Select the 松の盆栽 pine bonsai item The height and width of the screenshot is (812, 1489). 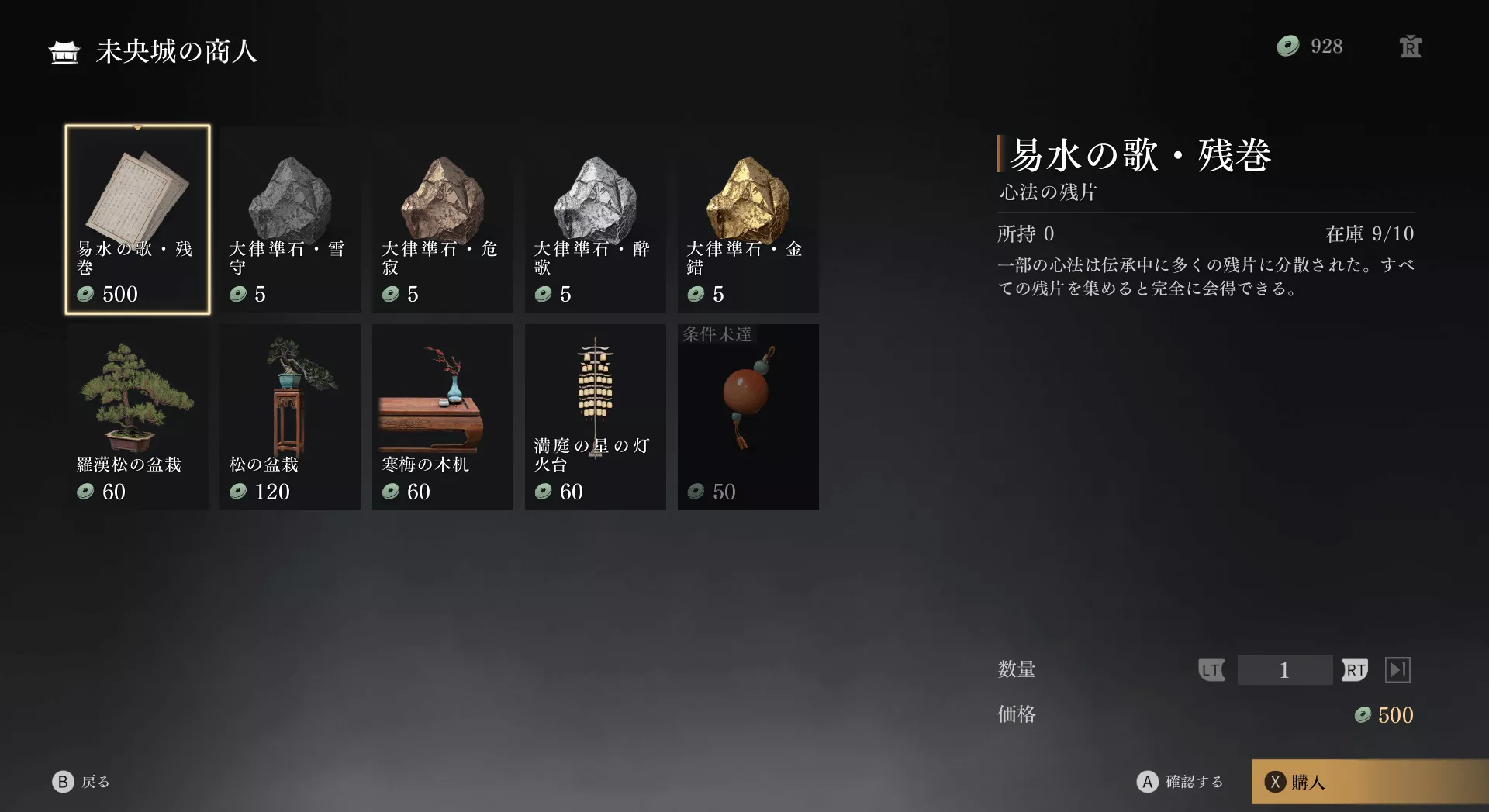pyautogui.click(x=290, y=415)
